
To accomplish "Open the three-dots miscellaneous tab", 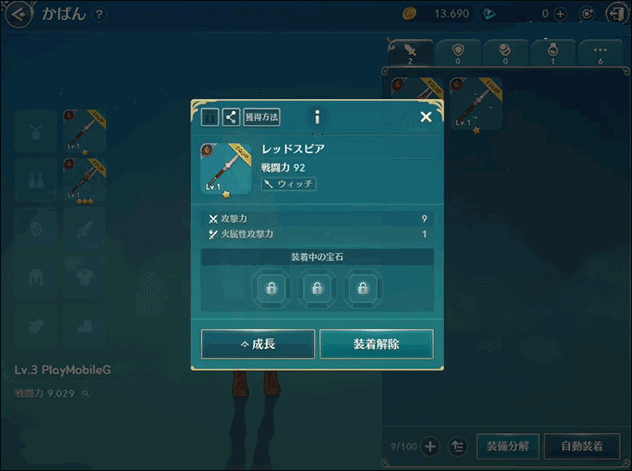I will [600, 53].
